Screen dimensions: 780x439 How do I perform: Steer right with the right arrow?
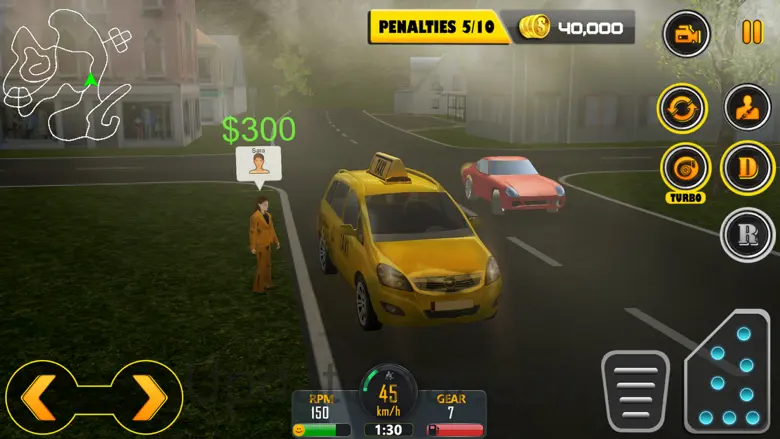click(150, 398)
